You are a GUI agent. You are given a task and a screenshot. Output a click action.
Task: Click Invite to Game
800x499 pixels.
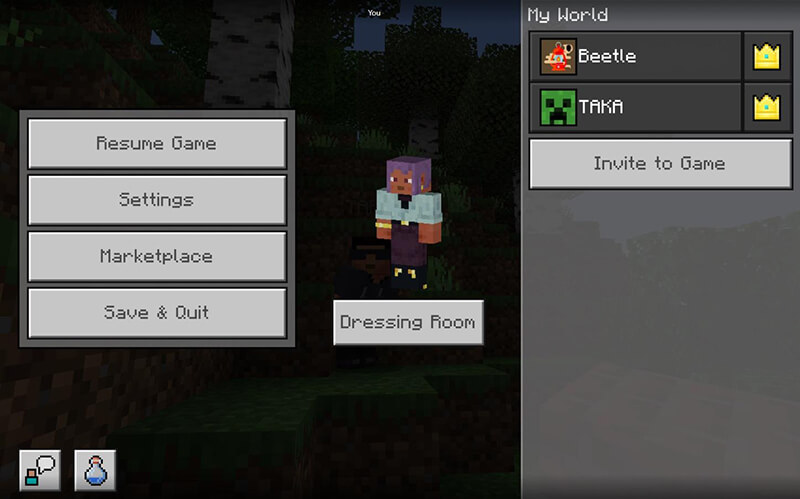(659, 164)
